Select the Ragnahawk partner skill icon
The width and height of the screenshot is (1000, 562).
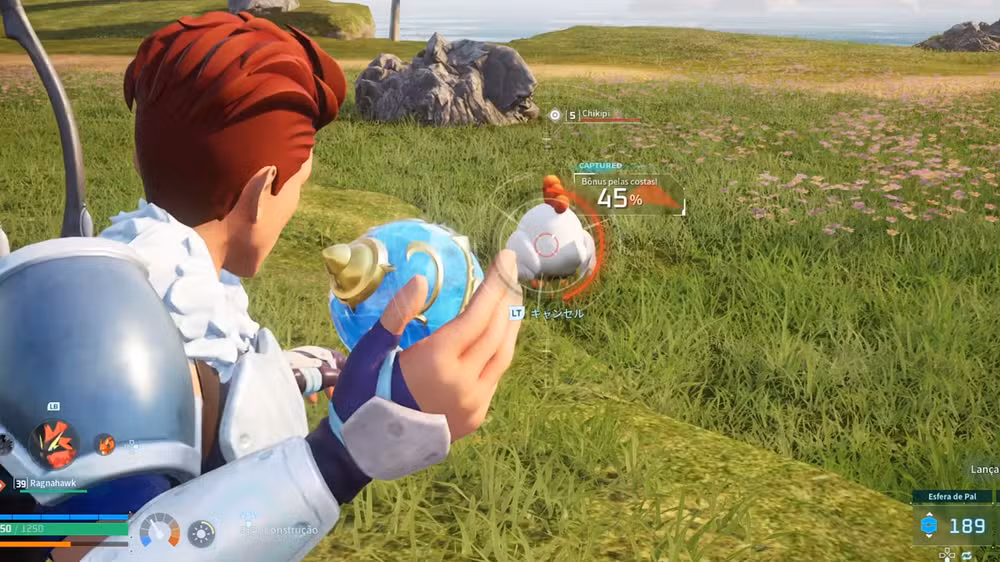pos(52,443)
